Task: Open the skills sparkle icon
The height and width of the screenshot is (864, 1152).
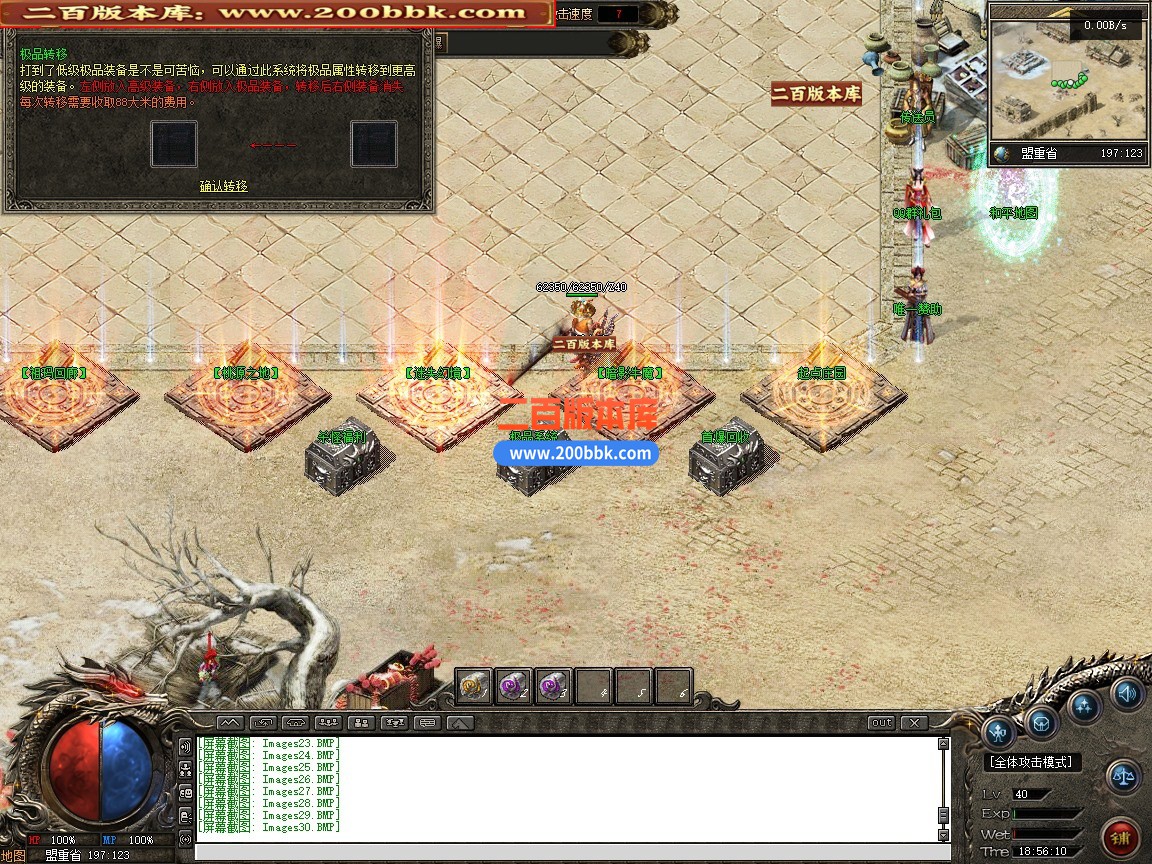Action: (1085, 706)
